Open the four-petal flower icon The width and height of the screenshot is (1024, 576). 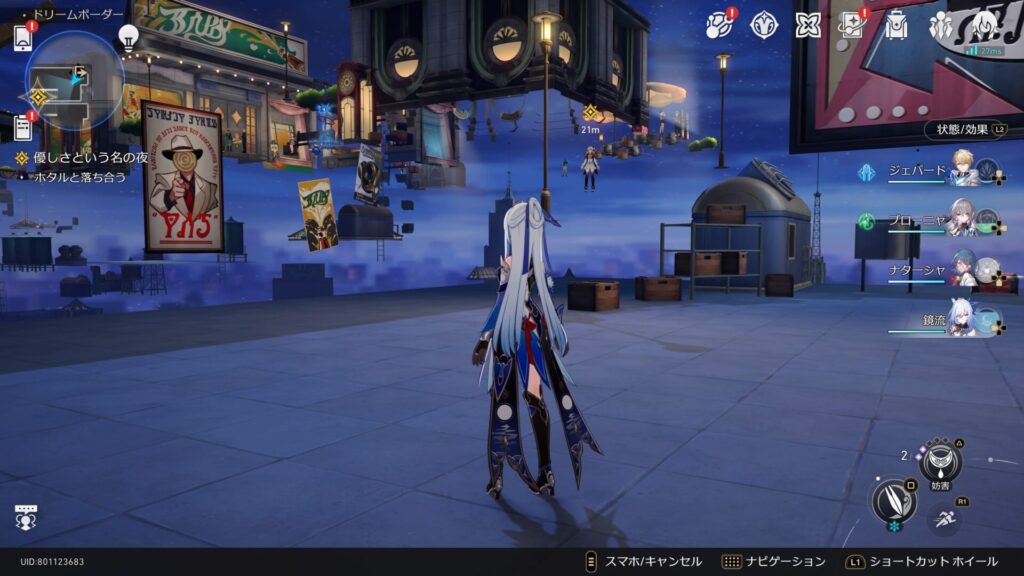tap(808, 26)
